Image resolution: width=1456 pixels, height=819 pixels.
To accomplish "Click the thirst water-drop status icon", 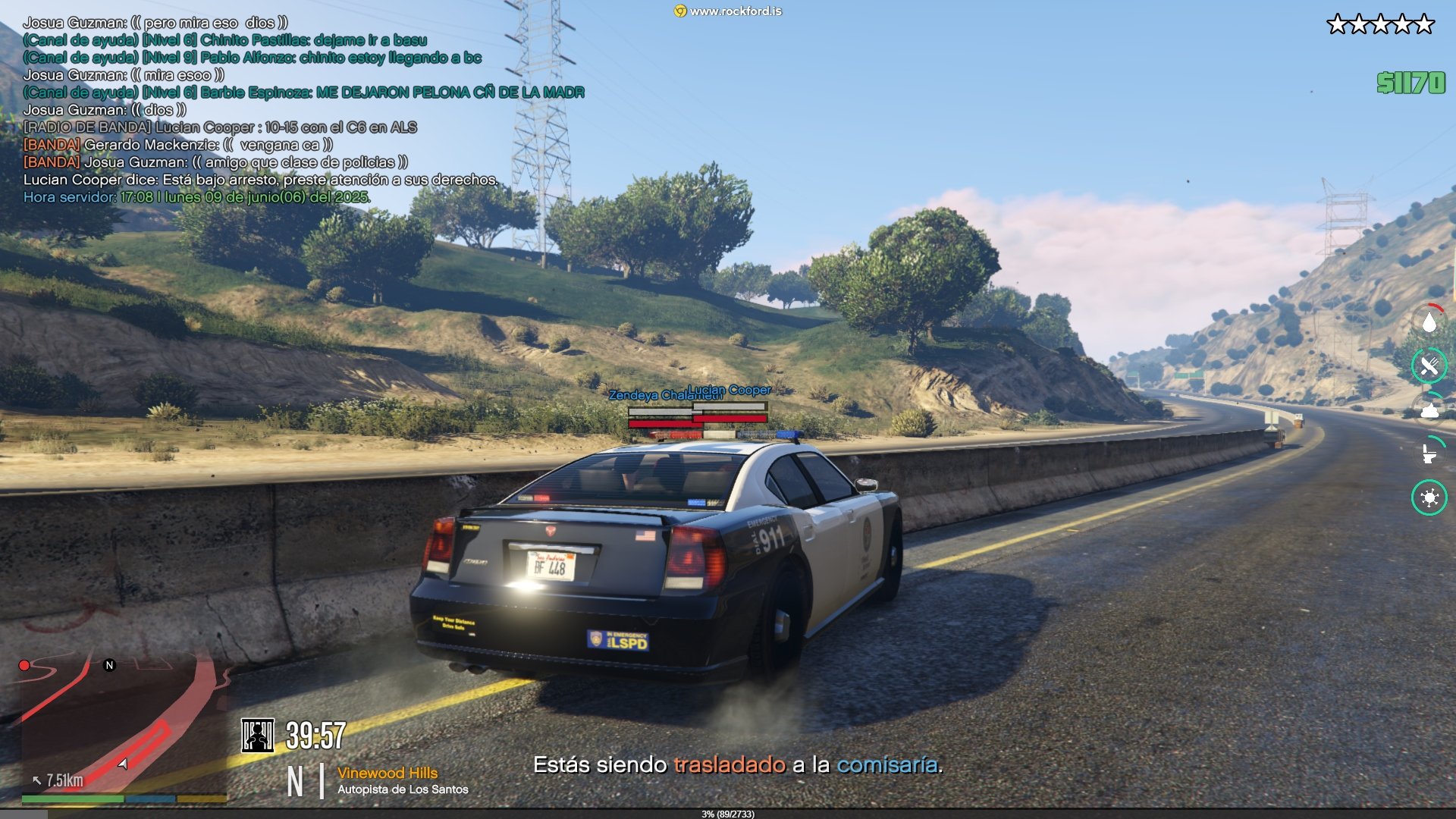I will 1429,323.
